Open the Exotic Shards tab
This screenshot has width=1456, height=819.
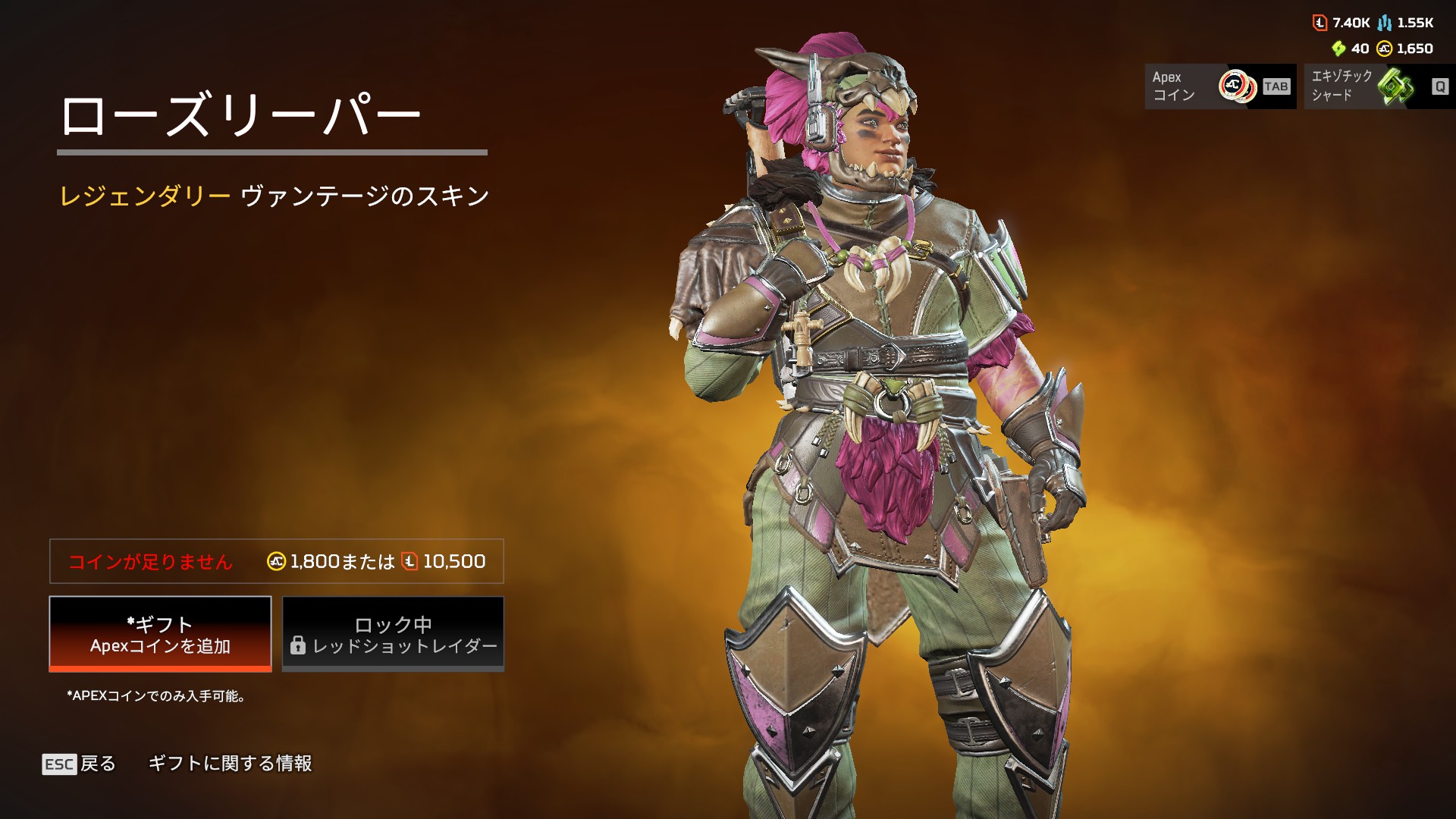1379,86
